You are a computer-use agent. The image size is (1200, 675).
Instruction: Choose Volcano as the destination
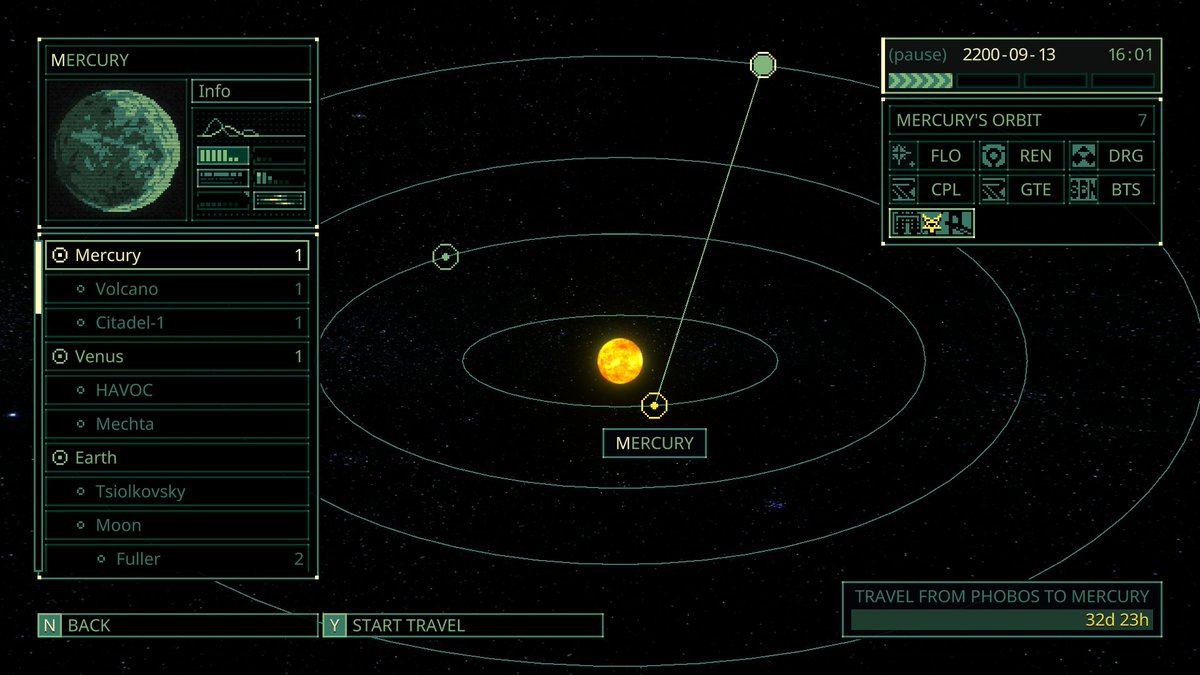[177, 289]
